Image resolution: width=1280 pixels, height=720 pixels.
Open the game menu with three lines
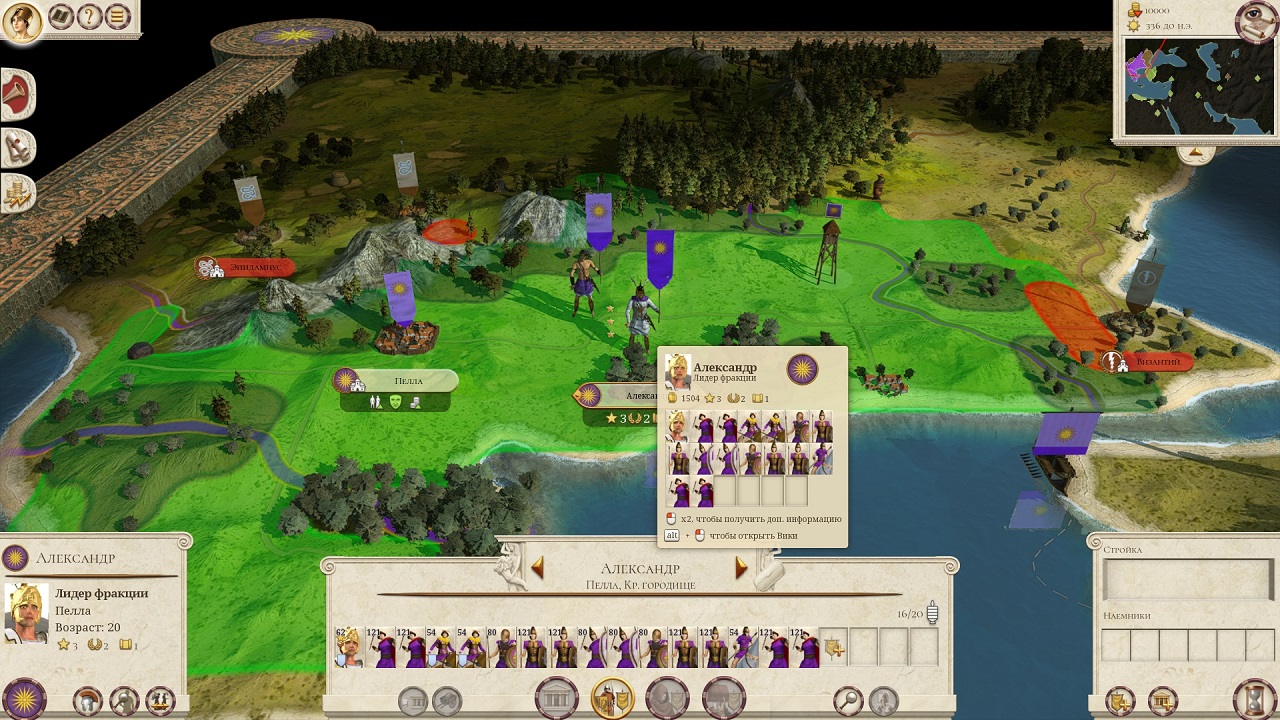(117, 17)
